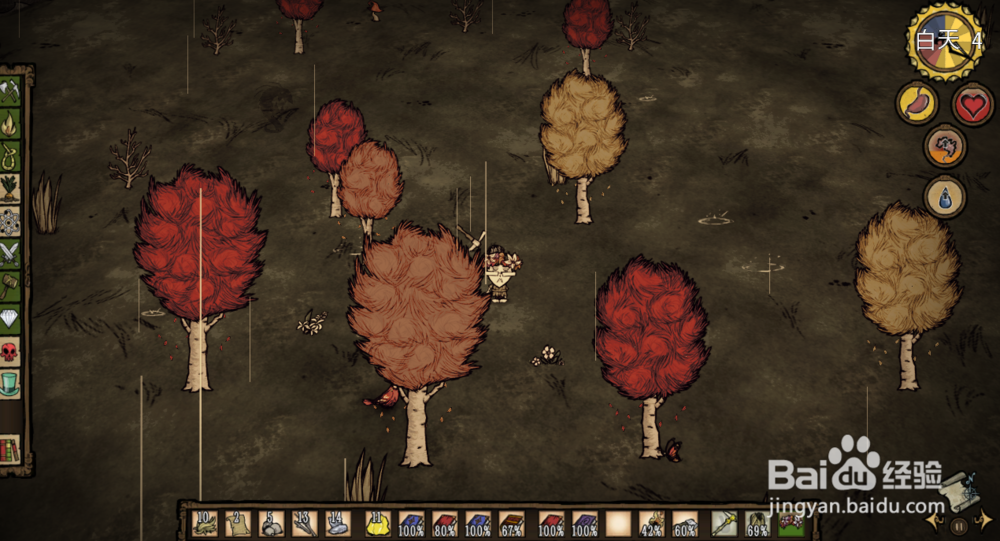
Task: Open the Magic red skull crafting tab
Action: [10, 351]
